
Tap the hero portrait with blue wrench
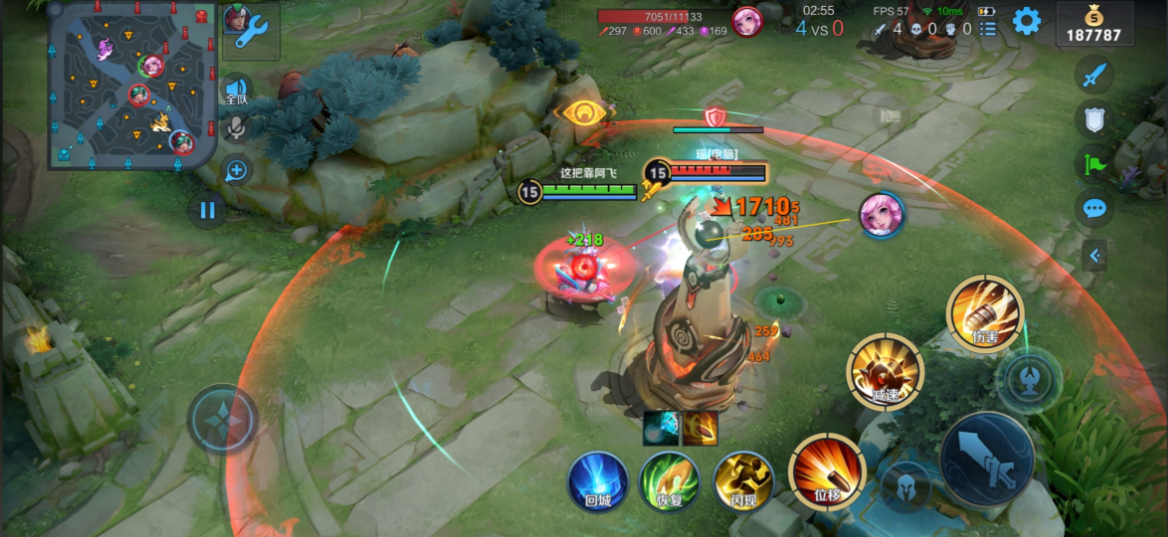(249, 29)
